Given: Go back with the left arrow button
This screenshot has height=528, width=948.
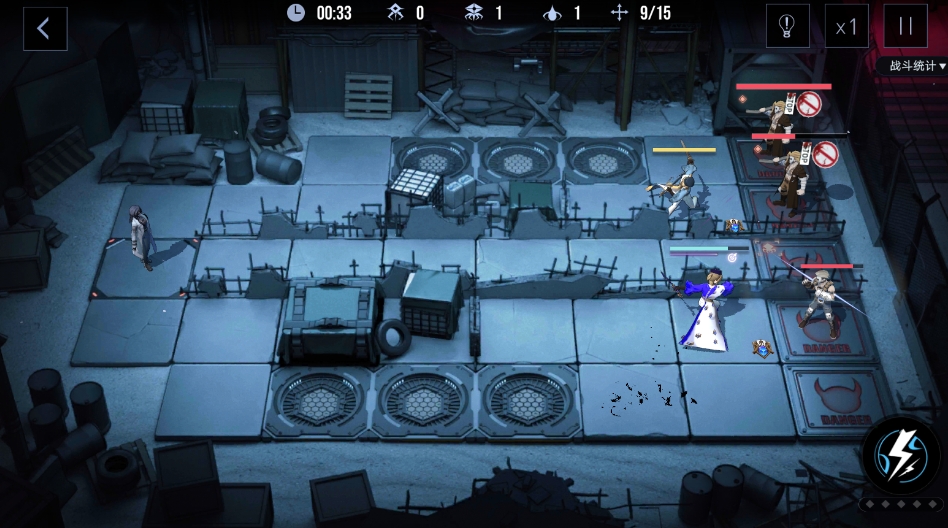Looking at the screenshot, I should pyautogui.click(x=45, y=29).
